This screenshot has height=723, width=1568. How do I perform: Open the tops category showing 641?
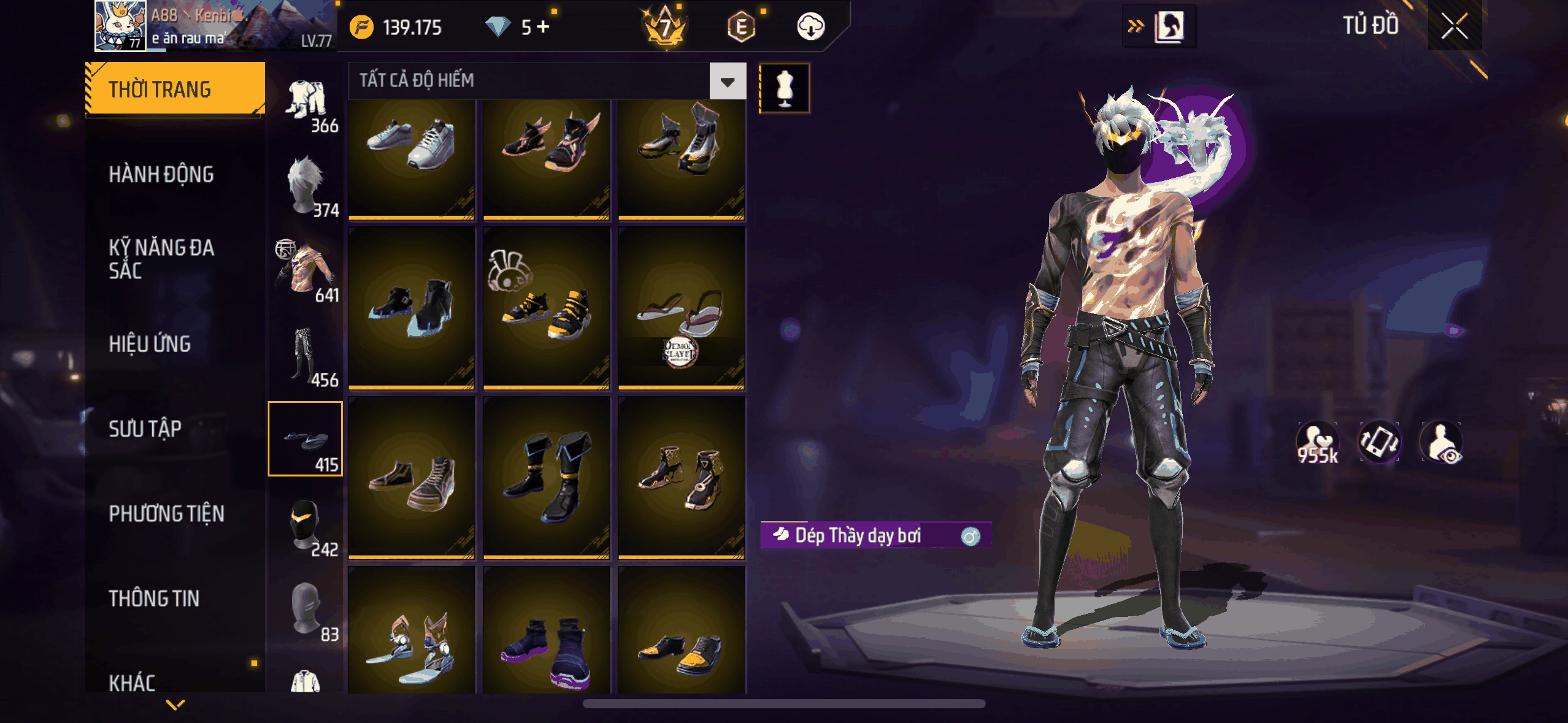pos(306,271)
